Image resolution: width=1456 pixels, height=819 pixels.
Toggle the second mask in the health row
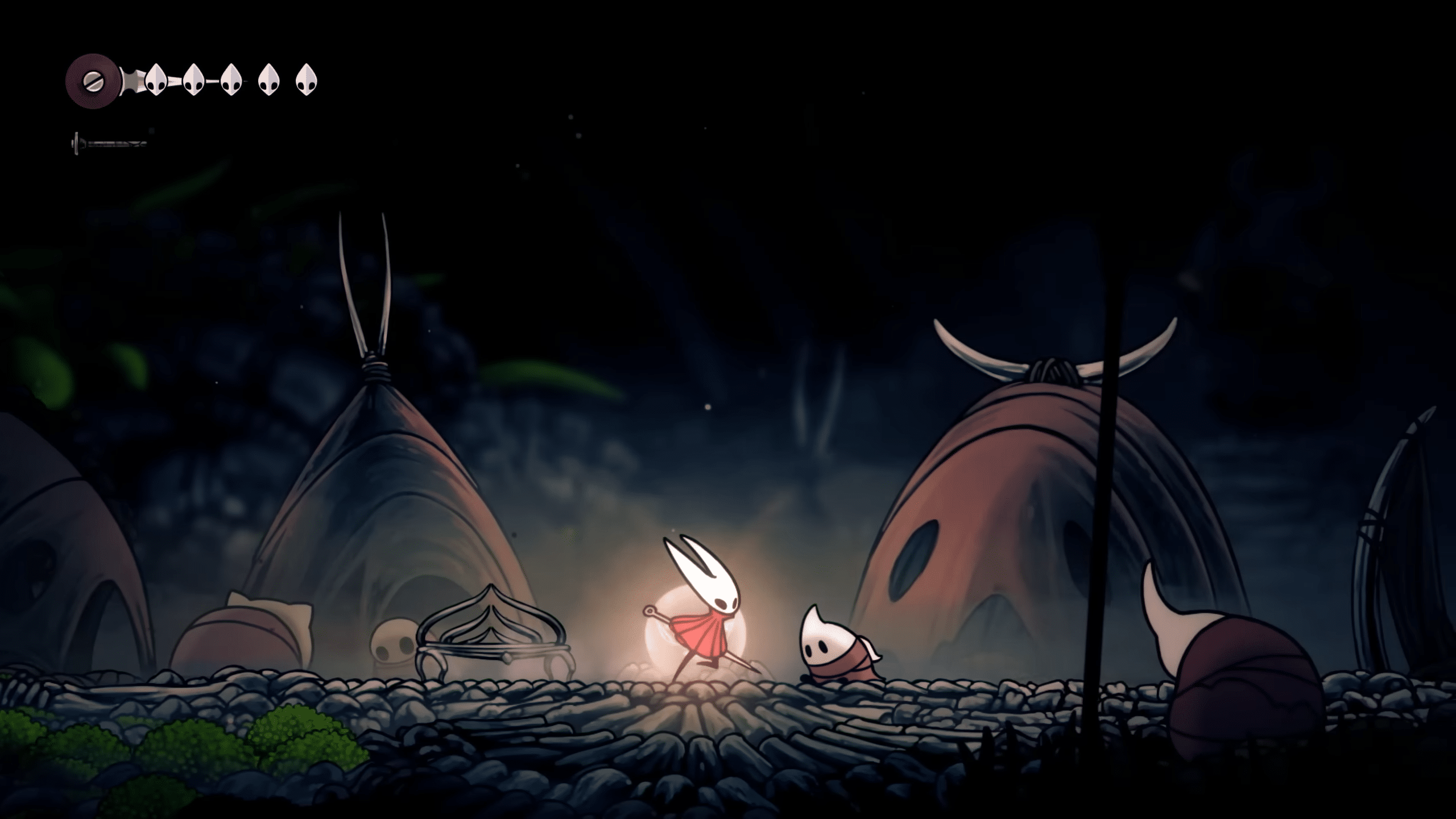tap(192, 80)
